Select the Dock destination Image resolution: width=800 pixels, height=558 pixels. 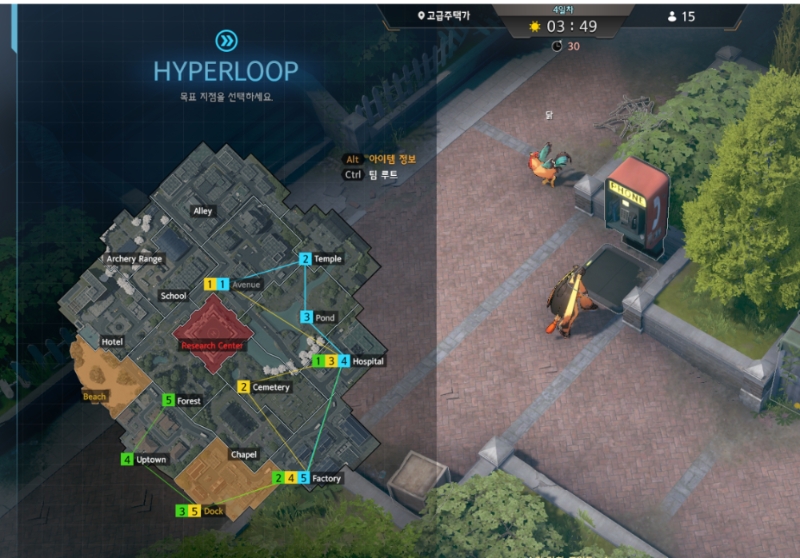pyautogui.click(x=213, y=511)
